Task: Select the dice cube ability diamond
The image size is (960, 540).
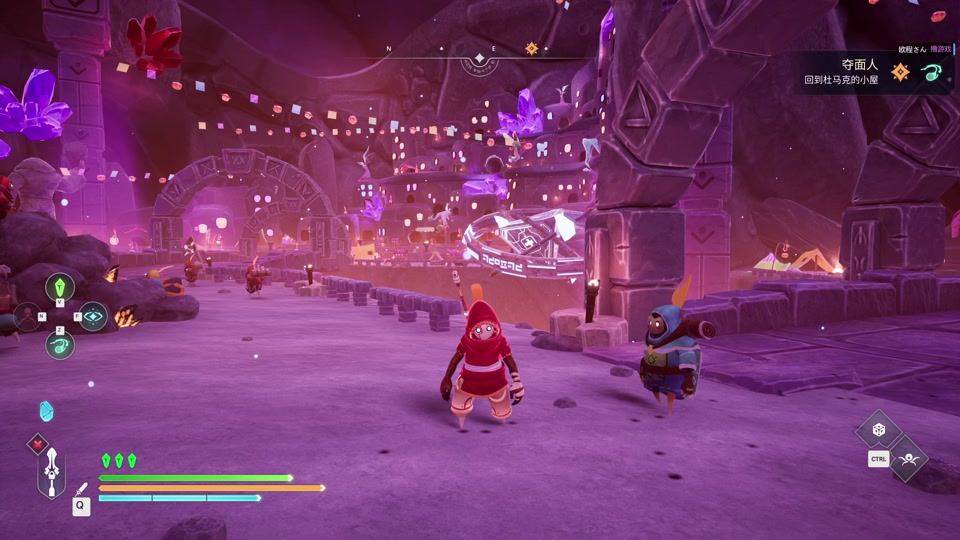Action: pyautogui.click(x=878, y=429)
